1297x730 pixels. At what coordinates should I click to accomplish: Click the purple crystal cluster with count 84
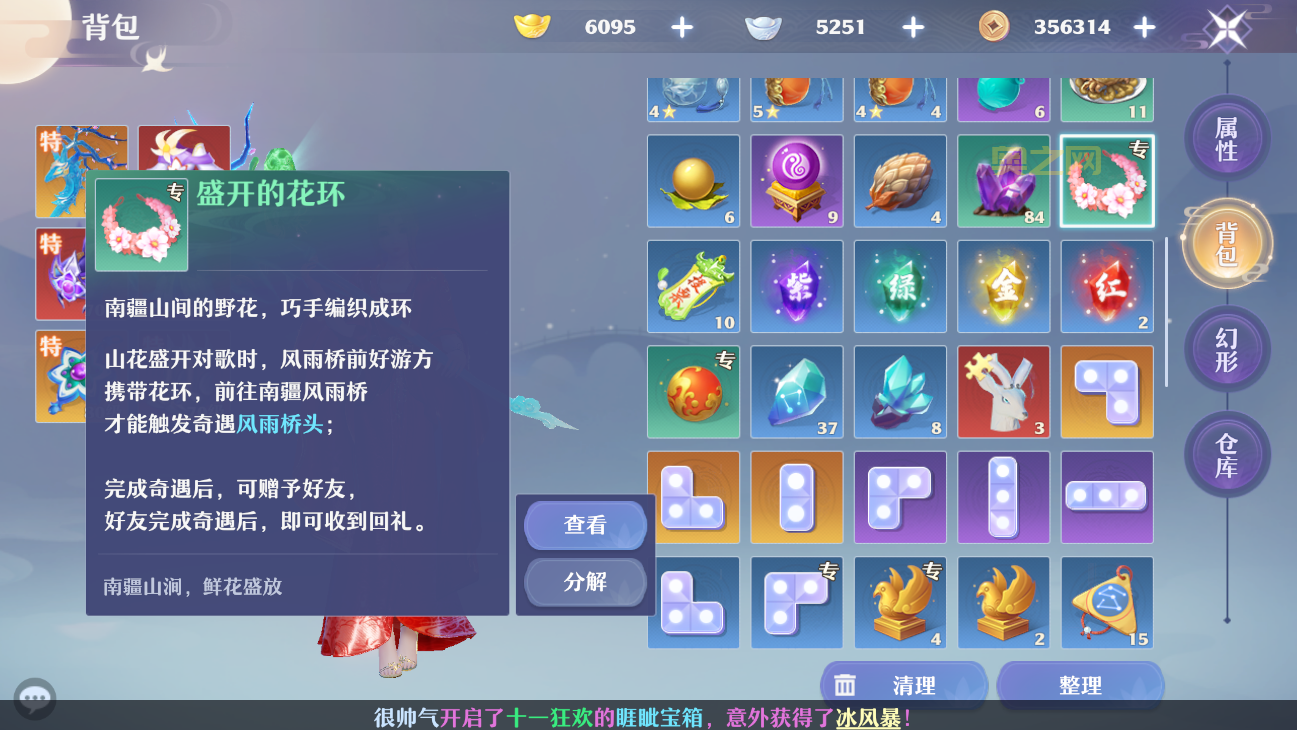[1003, 181]
